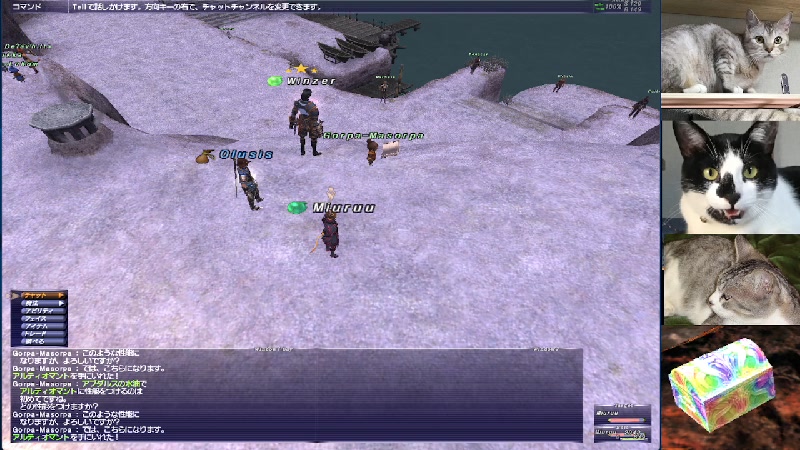Choose the トレード (Trade) command
This screenshot has width=800, height=450.
tap(38, 334)
